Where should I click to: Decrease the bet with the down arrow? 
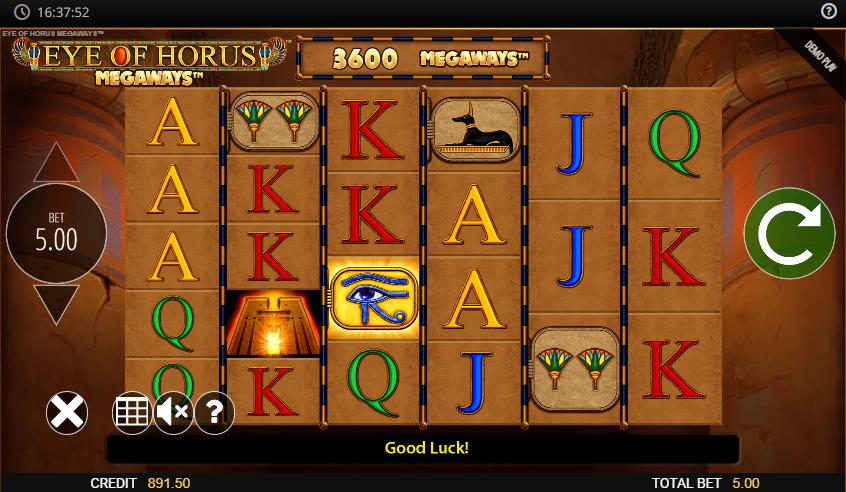pyautogui.click(x=56, y=303)
